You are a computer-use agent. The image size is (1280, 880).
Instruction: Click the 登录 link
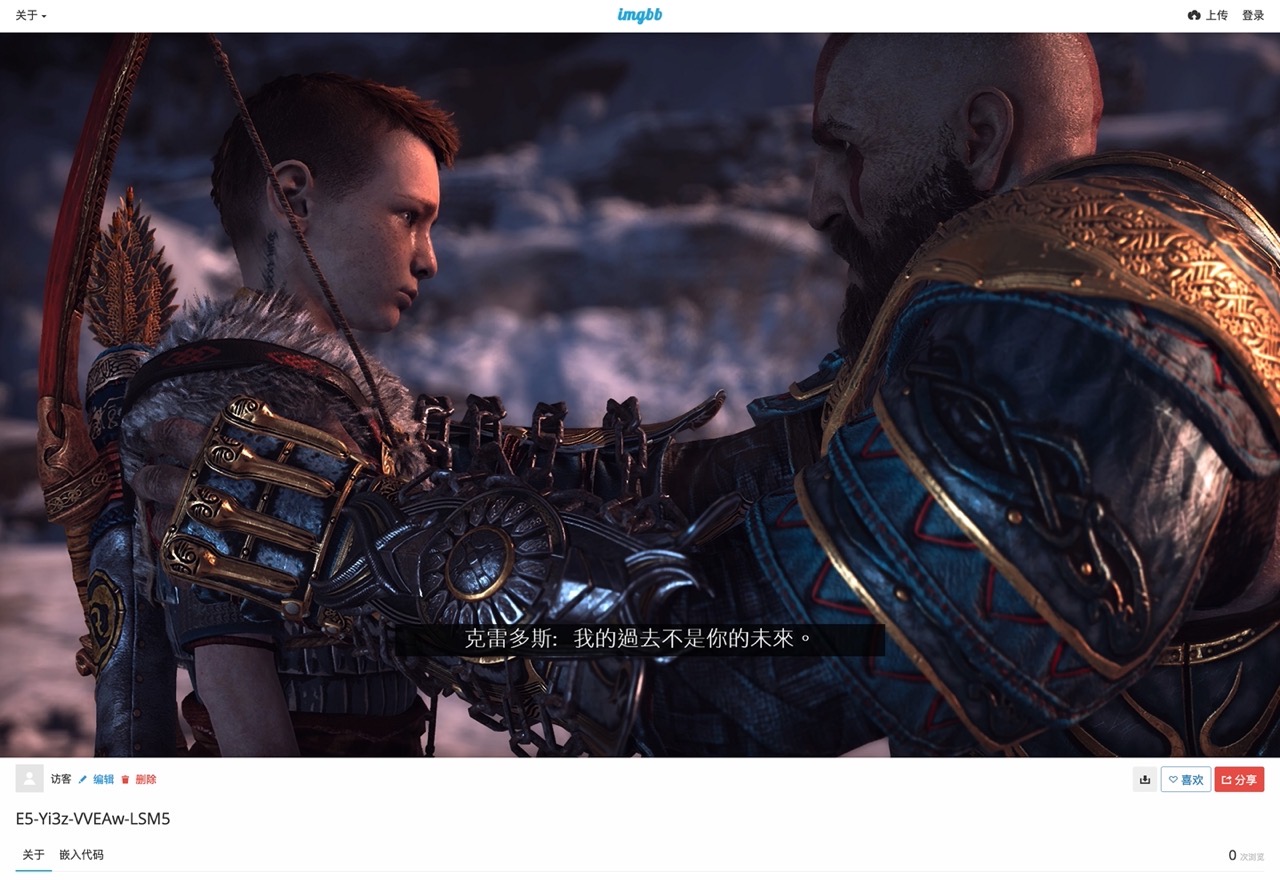1254,14
